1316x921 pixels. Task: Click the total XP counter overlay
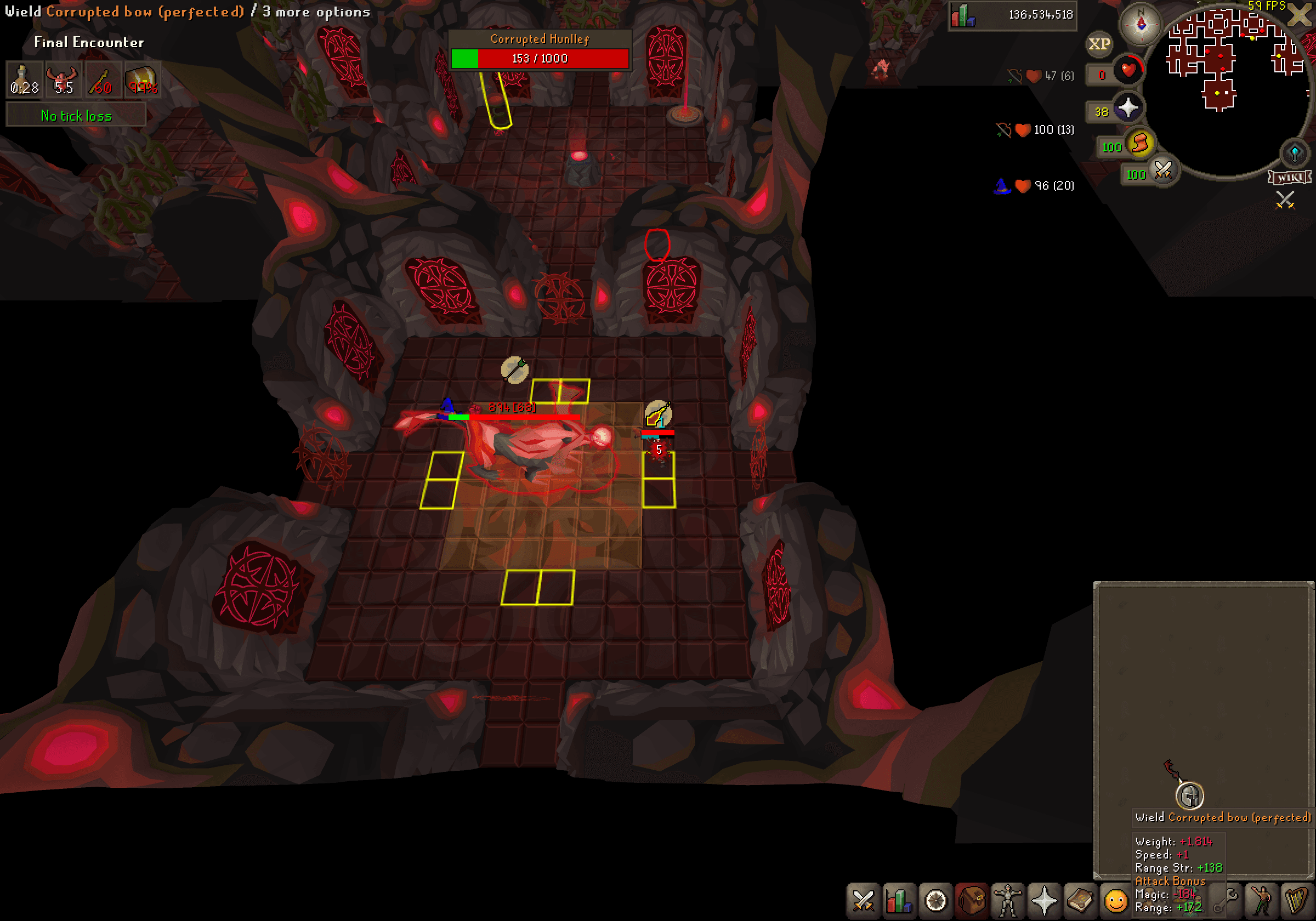pos(1012,14)
